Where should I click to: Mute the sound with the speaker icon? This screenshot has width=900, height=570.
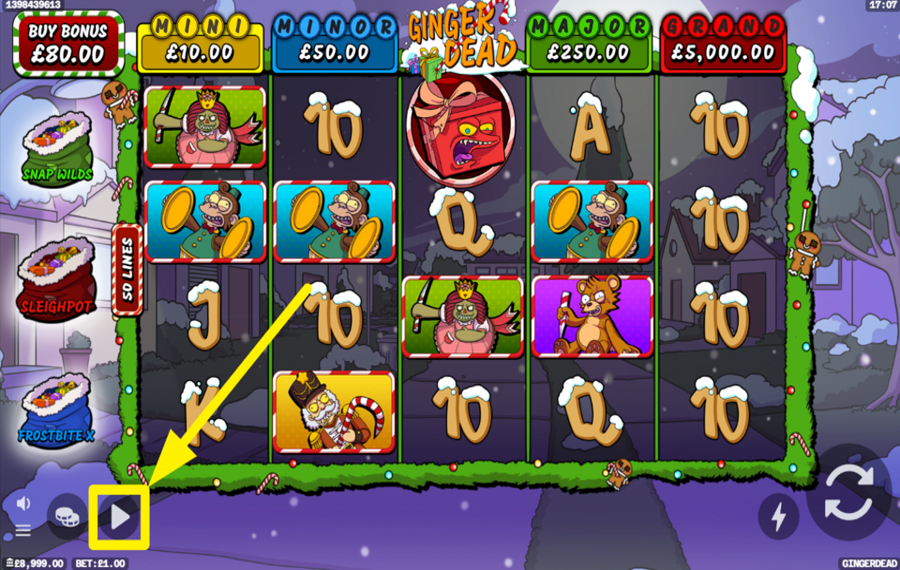[23, 503]
